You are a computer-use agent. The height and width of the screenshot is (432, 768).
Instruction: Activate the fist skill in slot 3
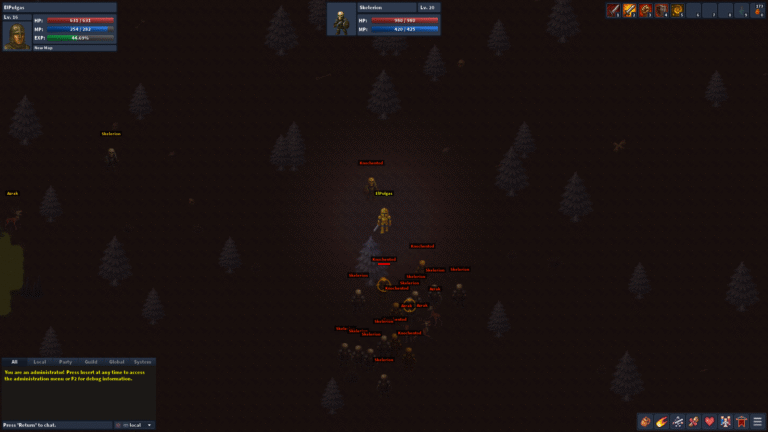point(645,10)
